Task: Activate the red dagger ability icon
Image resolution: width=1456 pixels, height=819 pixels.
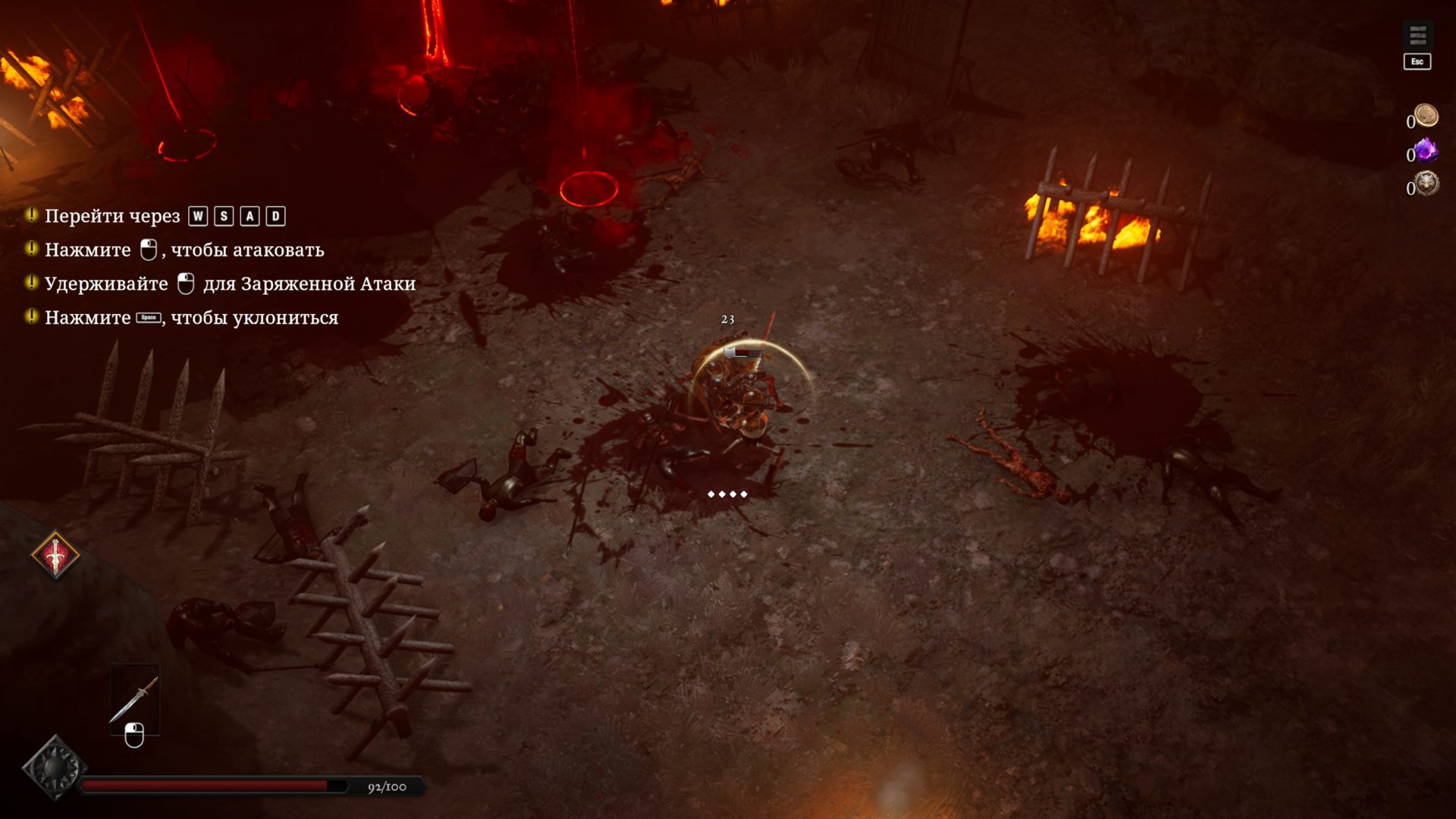Action: tap(55, 555)
